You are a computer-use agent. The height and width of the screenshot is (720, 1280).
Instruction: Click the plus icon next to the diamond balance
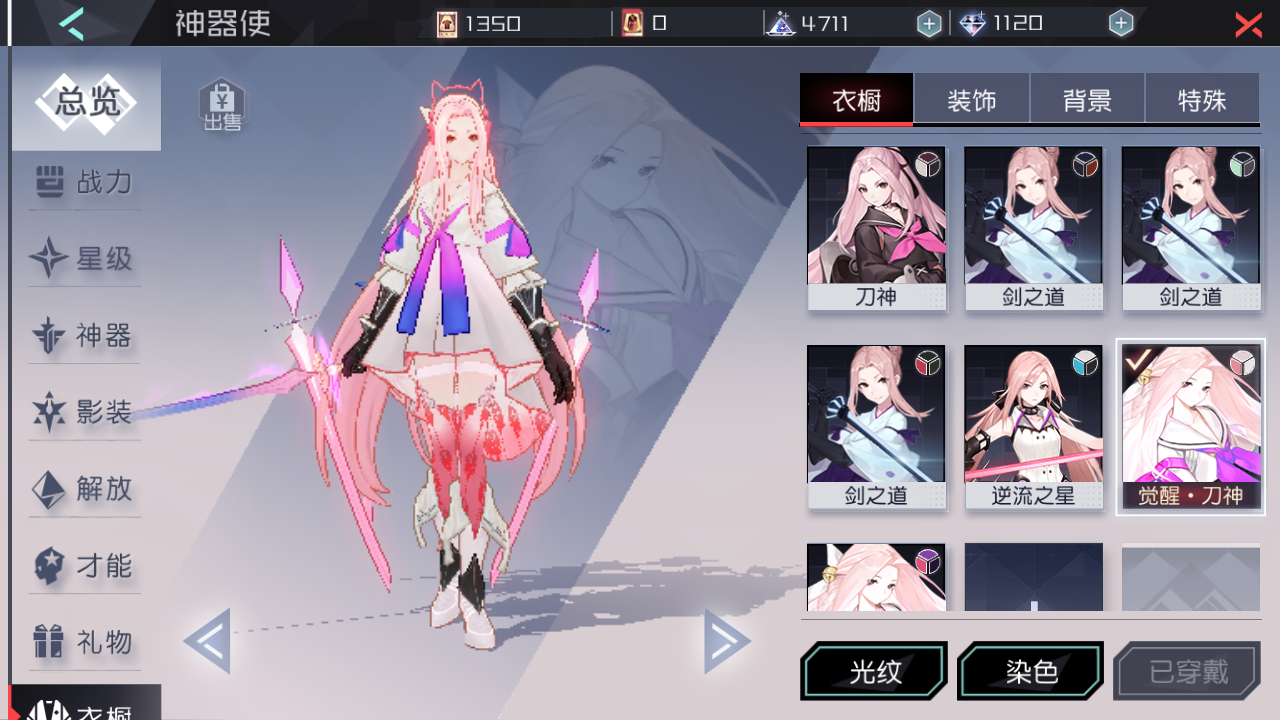click(1121, 22)
